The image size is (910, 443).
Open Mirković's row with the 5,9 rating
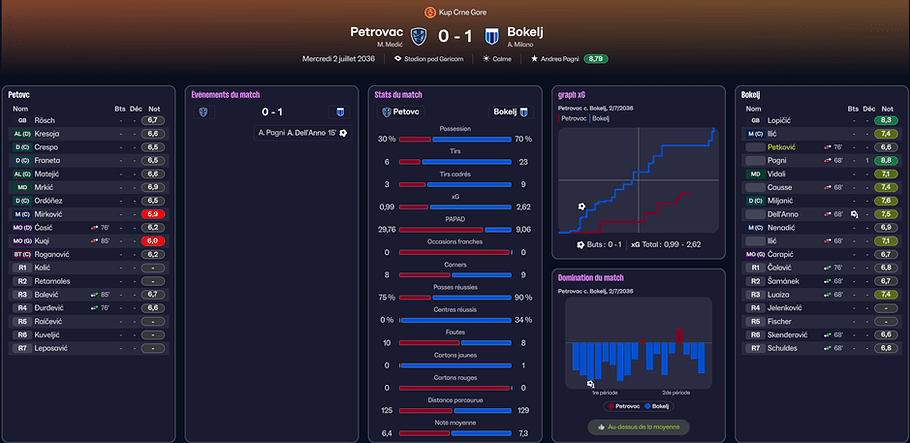(48, 214)
